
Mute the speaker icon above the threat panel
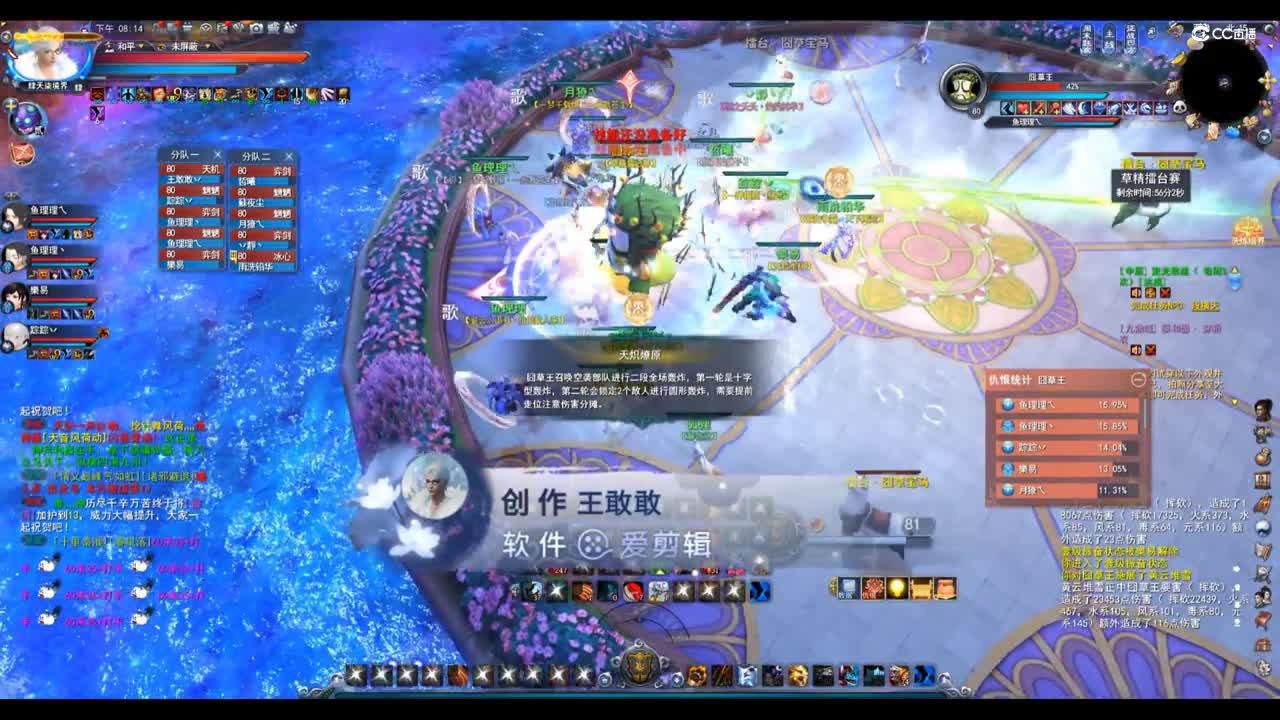point(1135,350)
